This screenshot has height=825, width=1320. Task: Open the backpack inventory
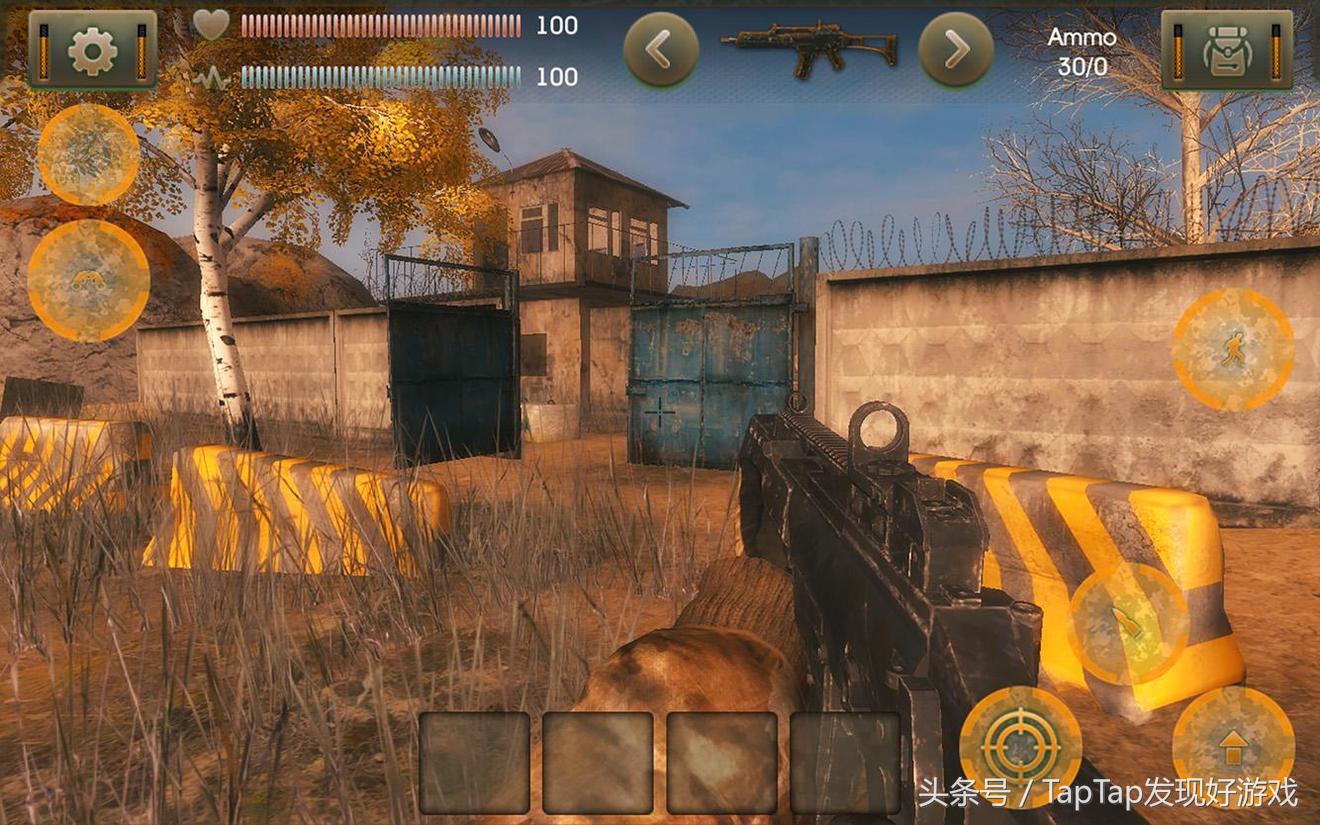tap(1226, 50)
